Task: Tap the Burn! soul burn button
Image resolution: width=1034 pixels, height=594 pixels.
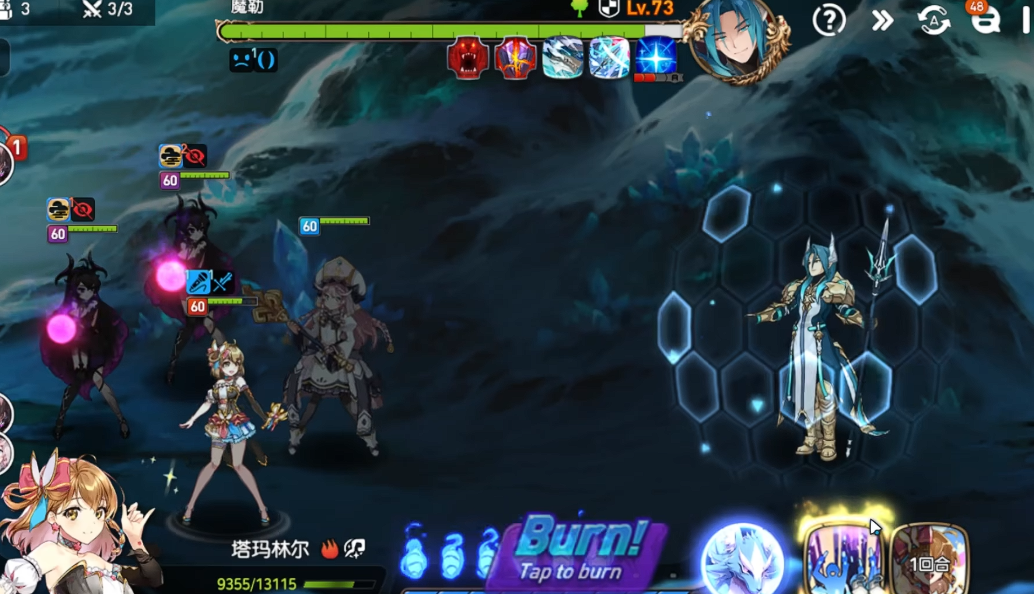Action: click(x=580, y=550)
